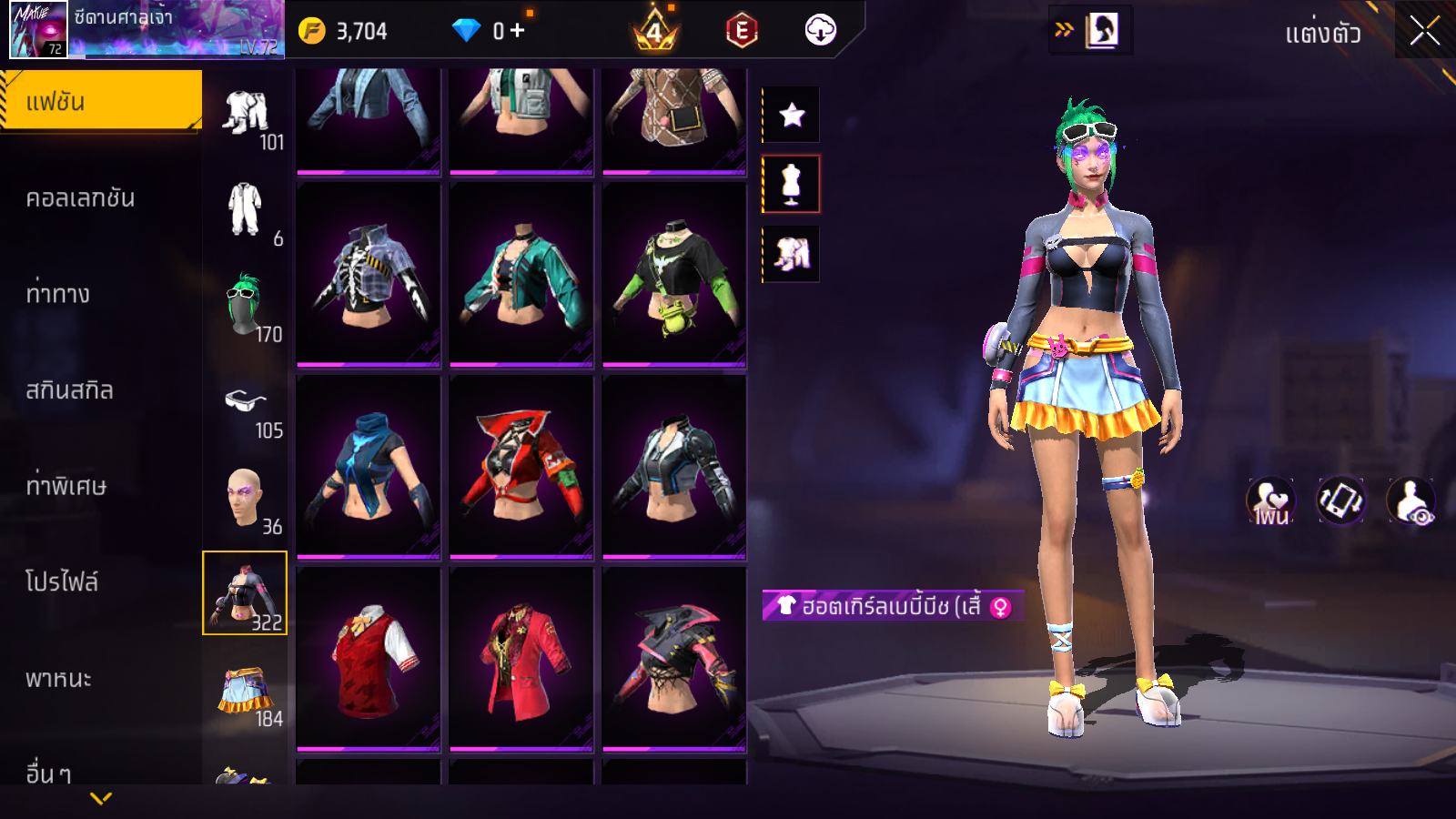Choose the skirt bottoms category icon

pyautogui.click(x=246, y=693)
